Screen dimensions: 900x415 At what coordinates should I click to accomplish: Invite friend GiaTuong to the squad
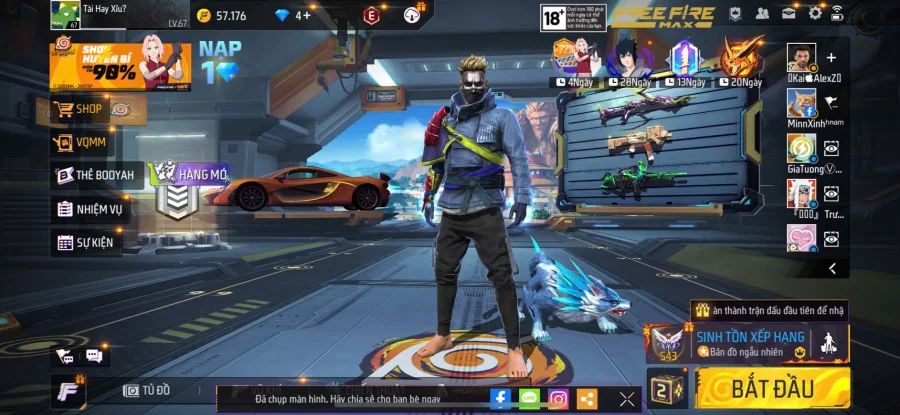click(831, 148)
